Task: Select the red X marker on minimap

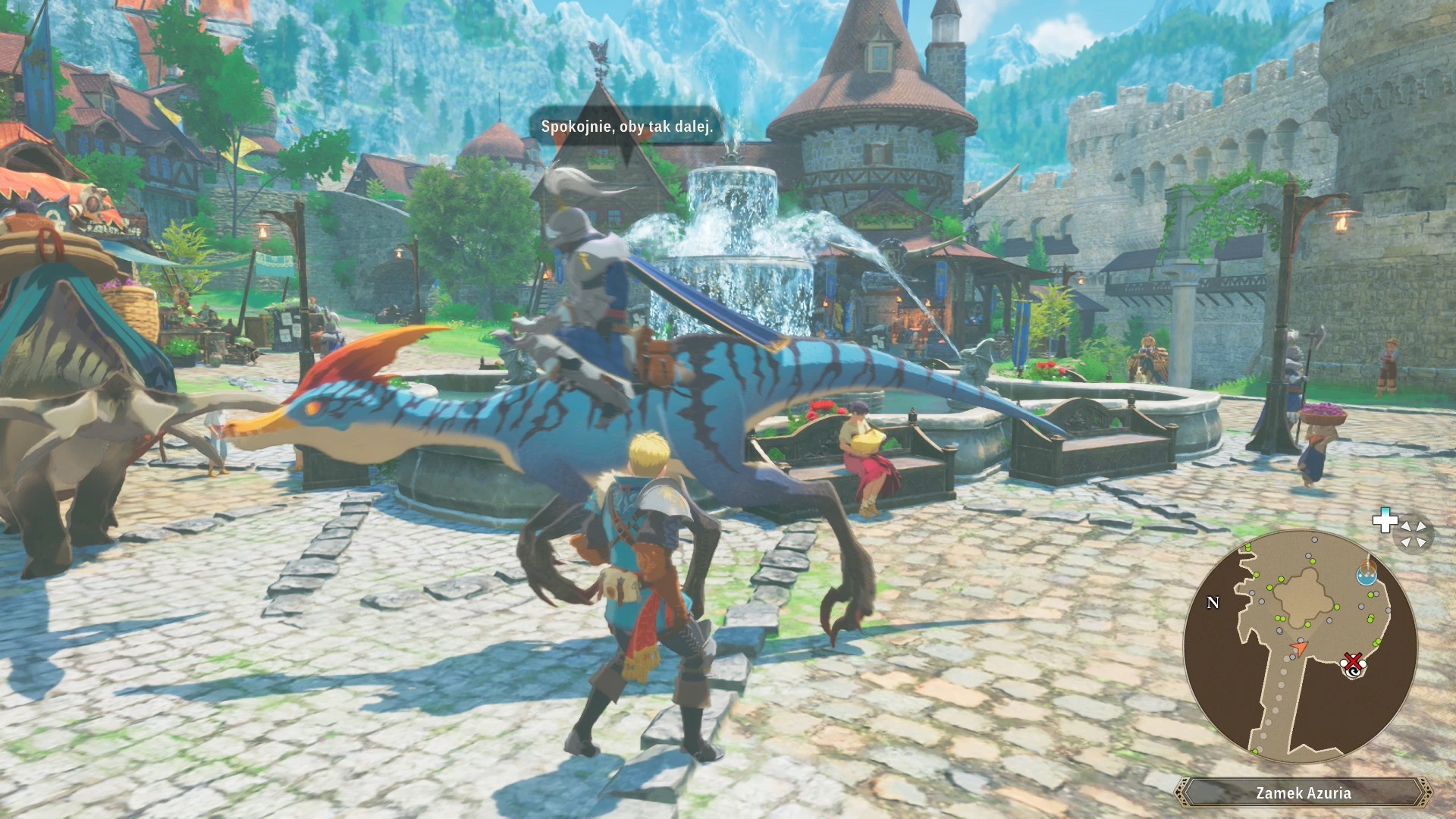Action: [x=1353, y=662]
